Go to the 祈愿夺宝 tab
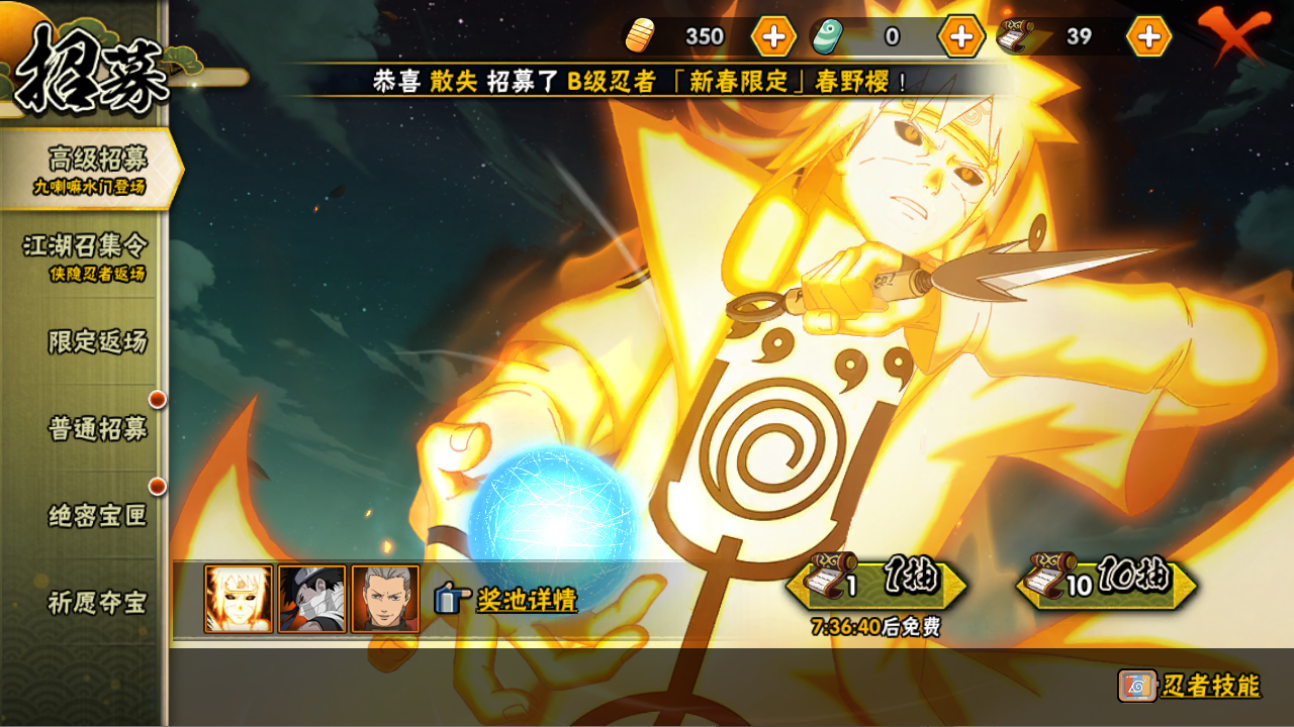 coord(96,602)
